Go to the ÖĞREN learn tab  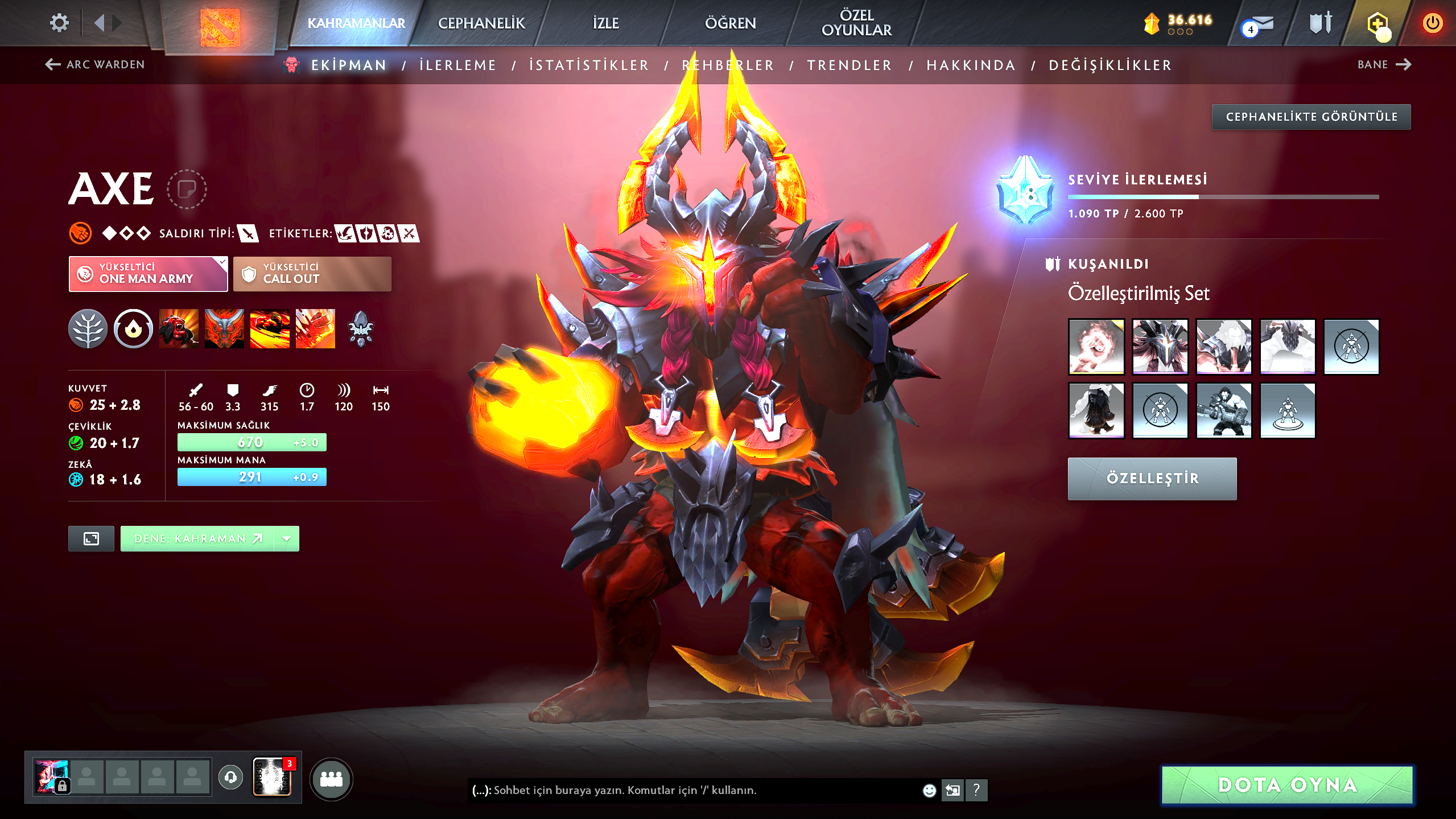[730, 23]
